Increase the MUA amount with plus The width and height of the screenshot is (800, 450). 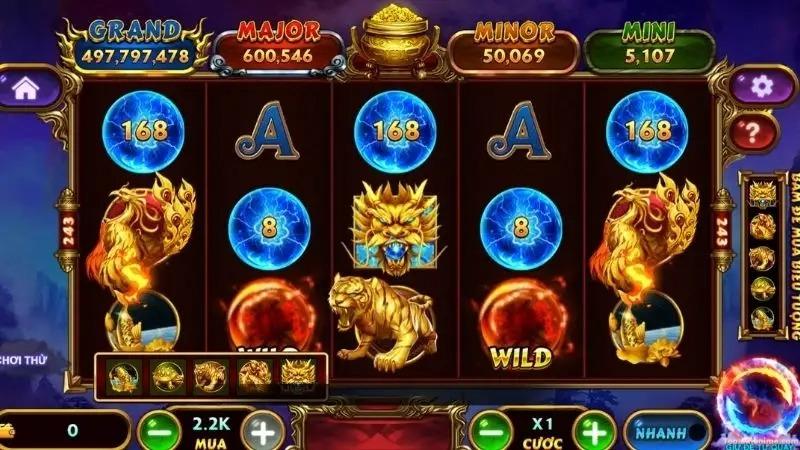pos(262,432)
